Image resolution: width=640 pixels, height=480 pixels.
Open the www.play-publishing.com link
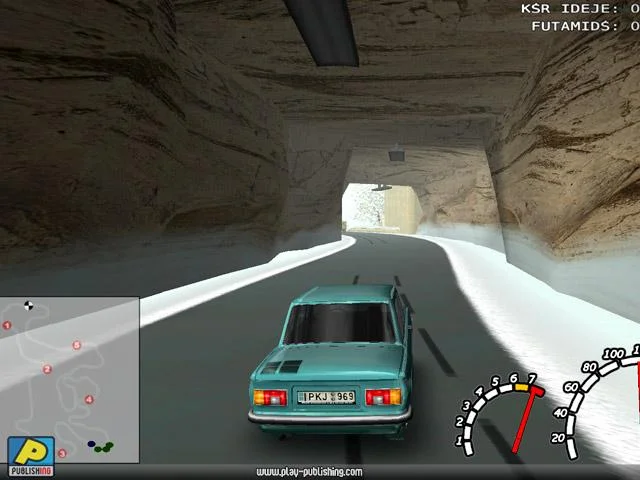click(309, 472)
